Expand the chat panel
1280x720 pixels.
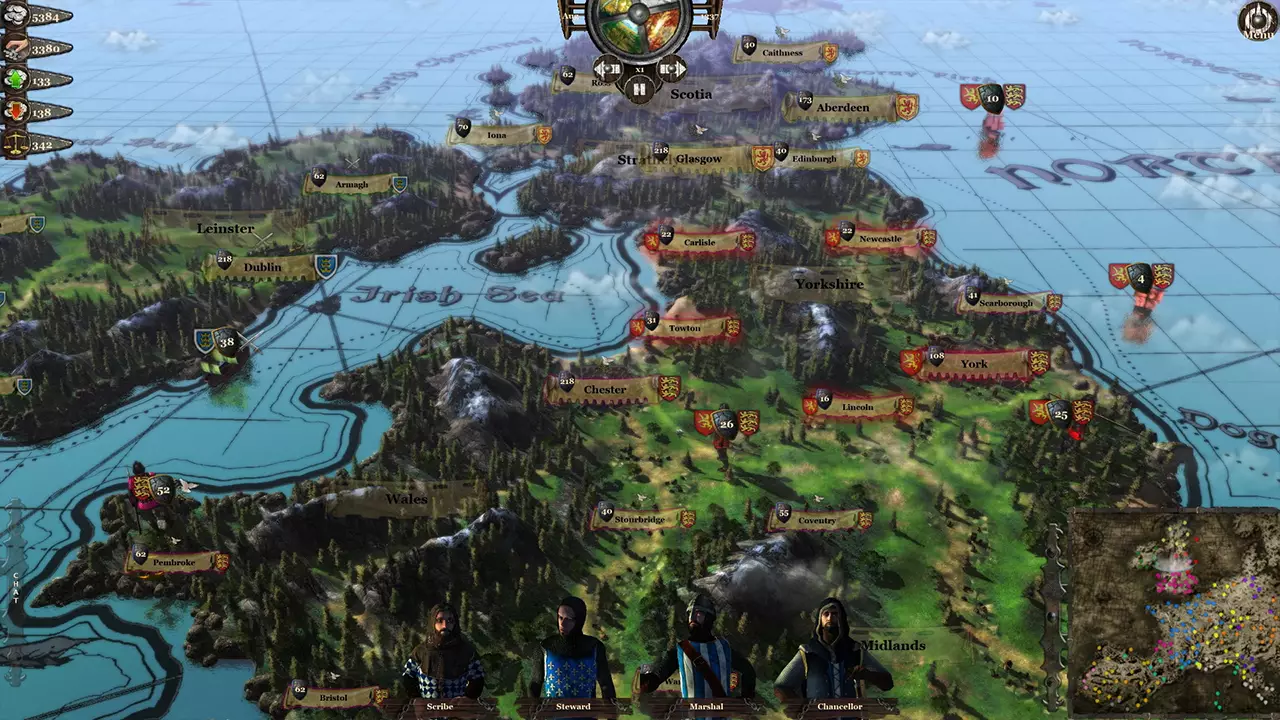coord(14,590)
